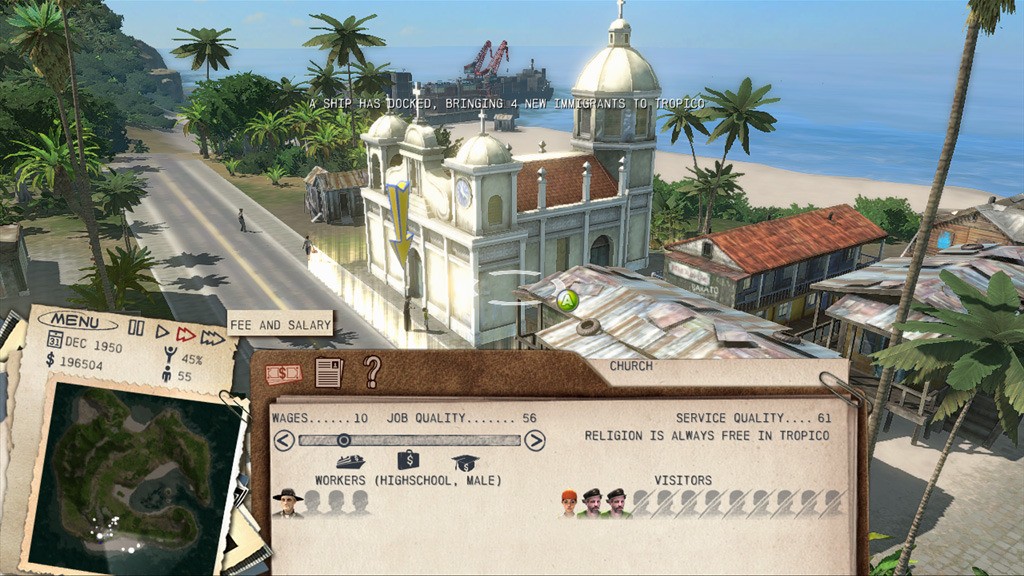The height and width of the screenshot is (576, 1024).
Task: Switch to the Fee and Salary tab
Action: click(283, 374)
